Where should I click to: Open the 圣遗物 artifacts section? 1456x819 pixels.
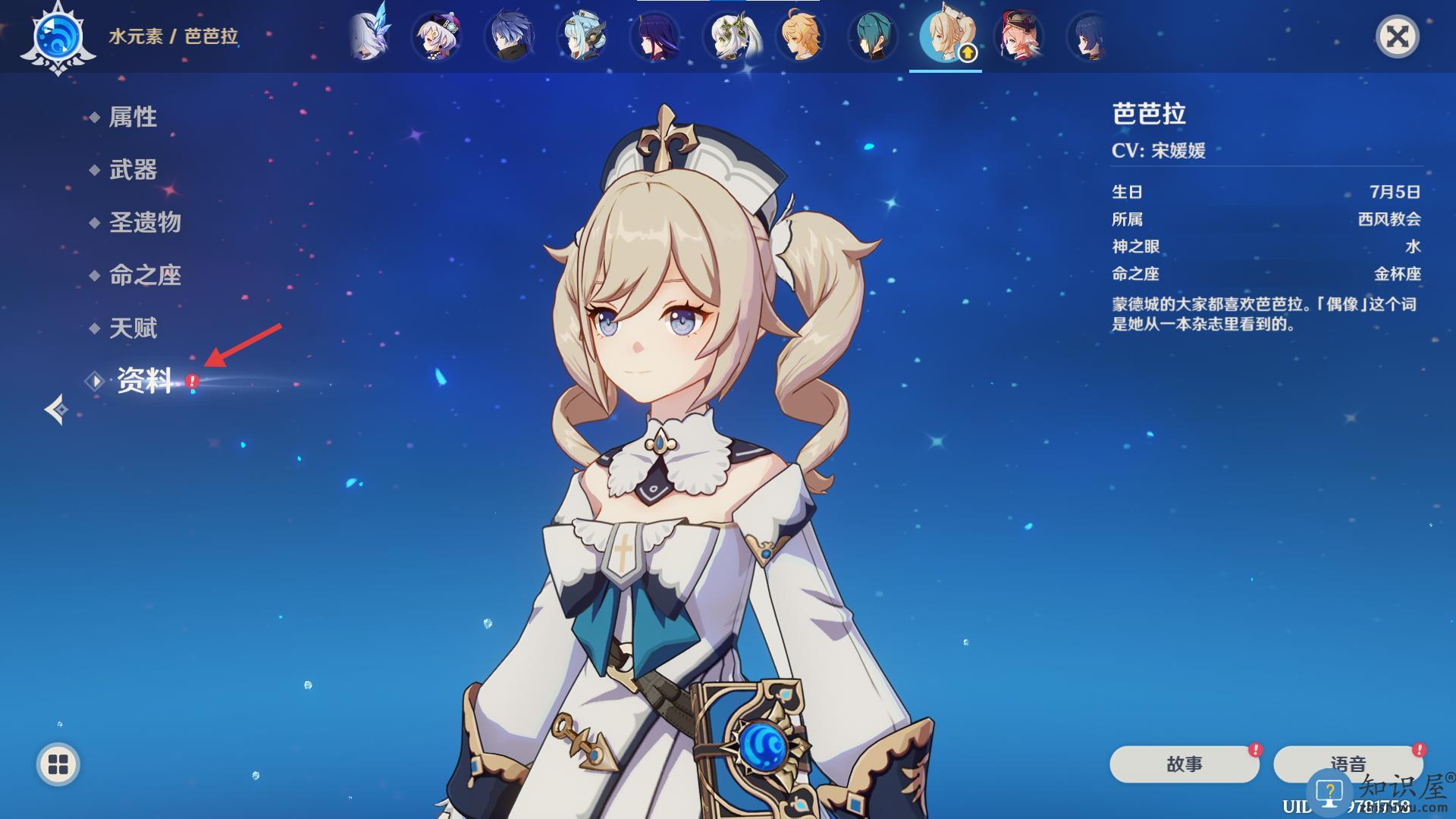pos(145,222)
